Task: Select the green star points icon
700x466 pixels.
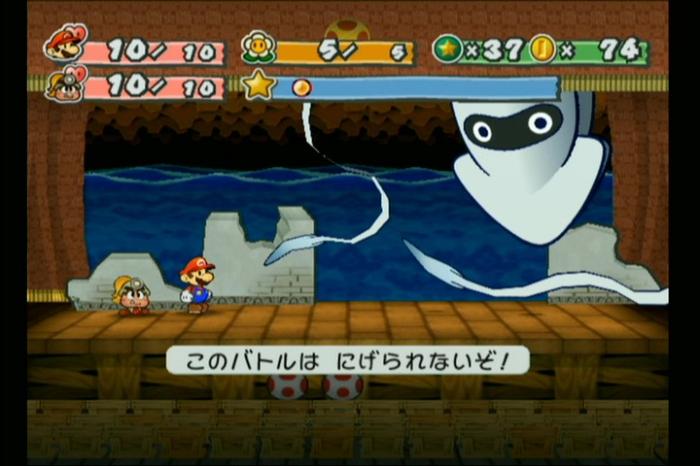Action: coord(447,49)
